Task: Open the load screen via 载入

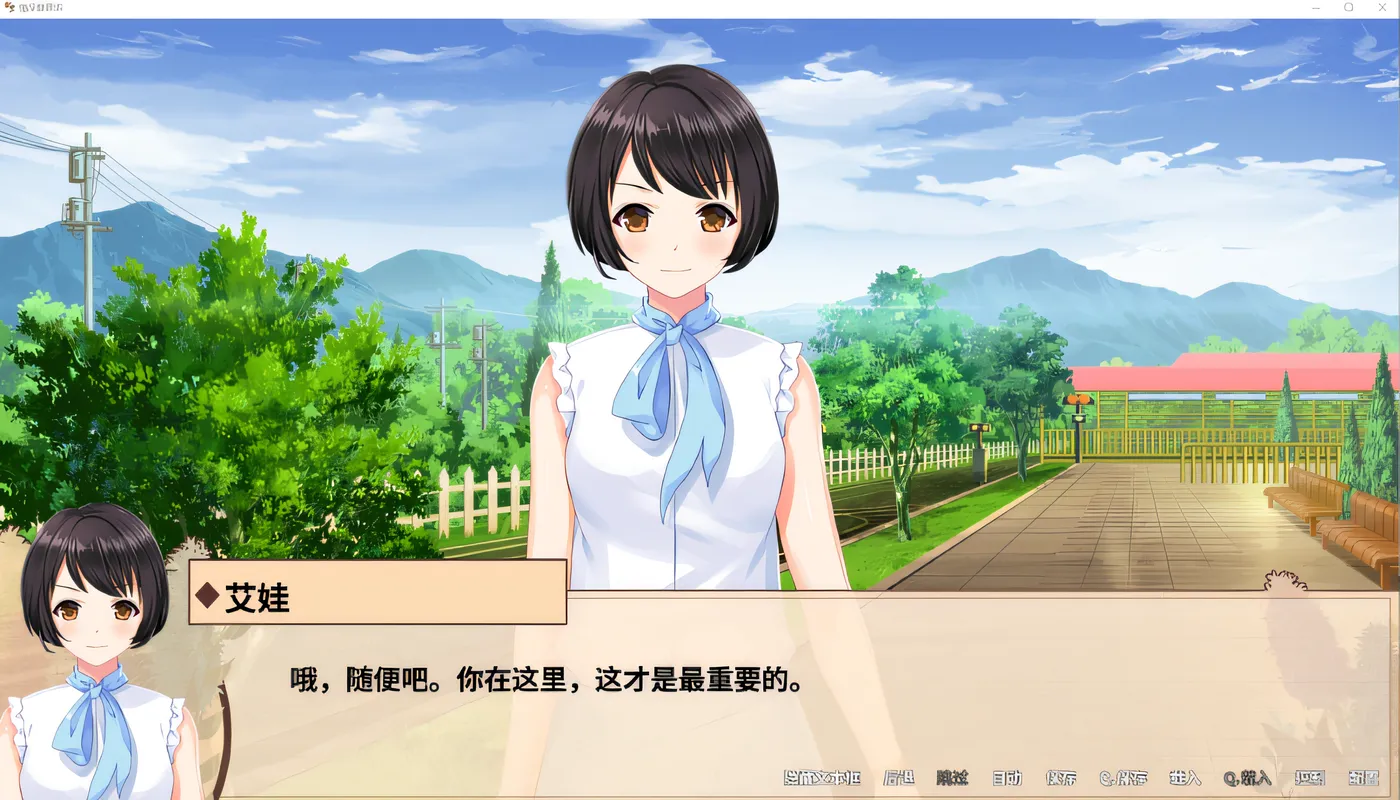Action: coord(1310,778)
